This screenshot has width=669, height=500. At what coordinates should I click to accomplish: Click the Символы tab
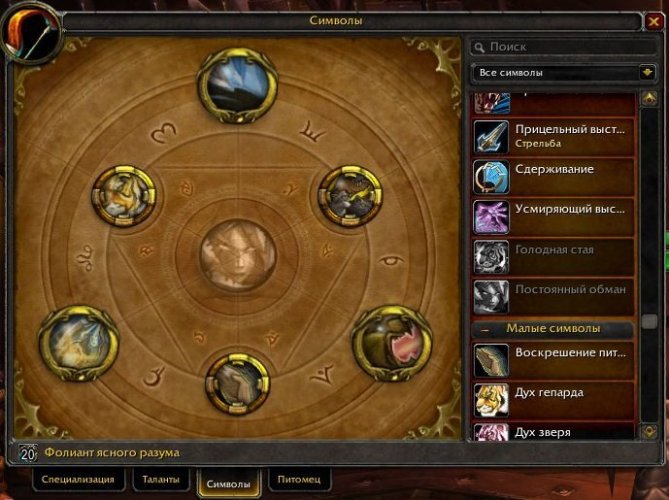tap(228, 481)
